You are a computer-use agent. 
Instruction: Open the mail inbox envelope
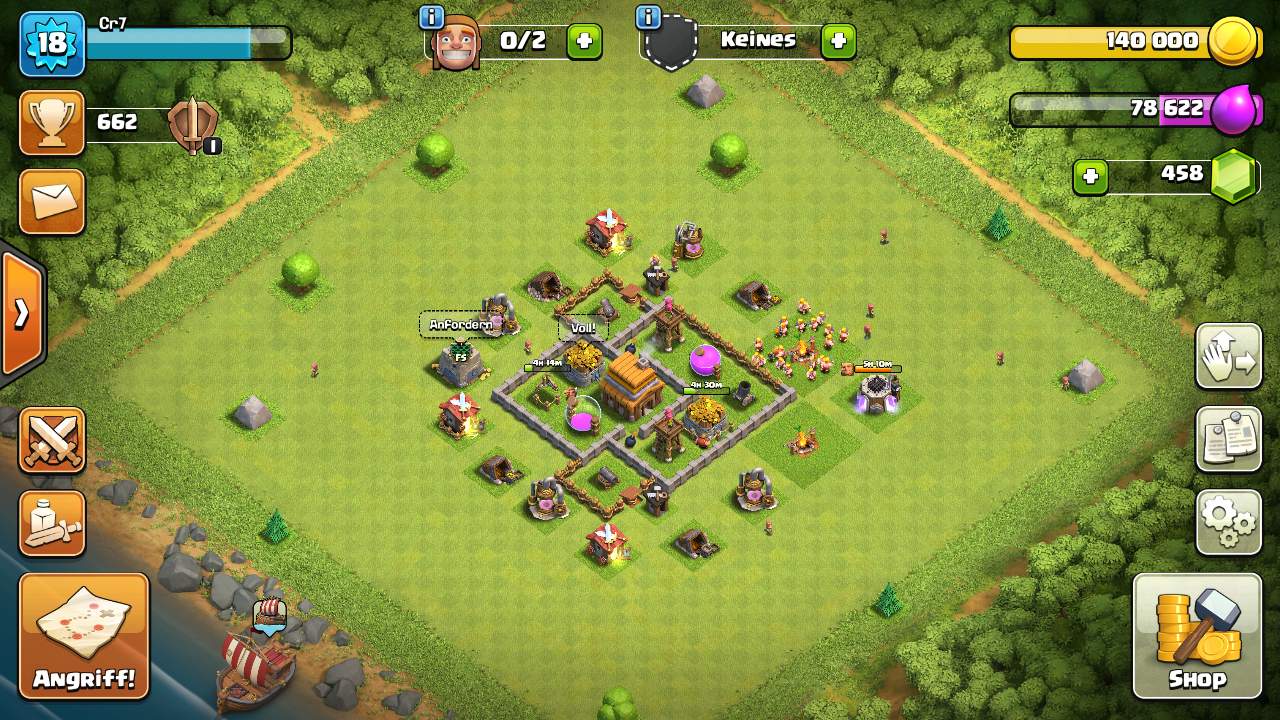tap(52, 202)
